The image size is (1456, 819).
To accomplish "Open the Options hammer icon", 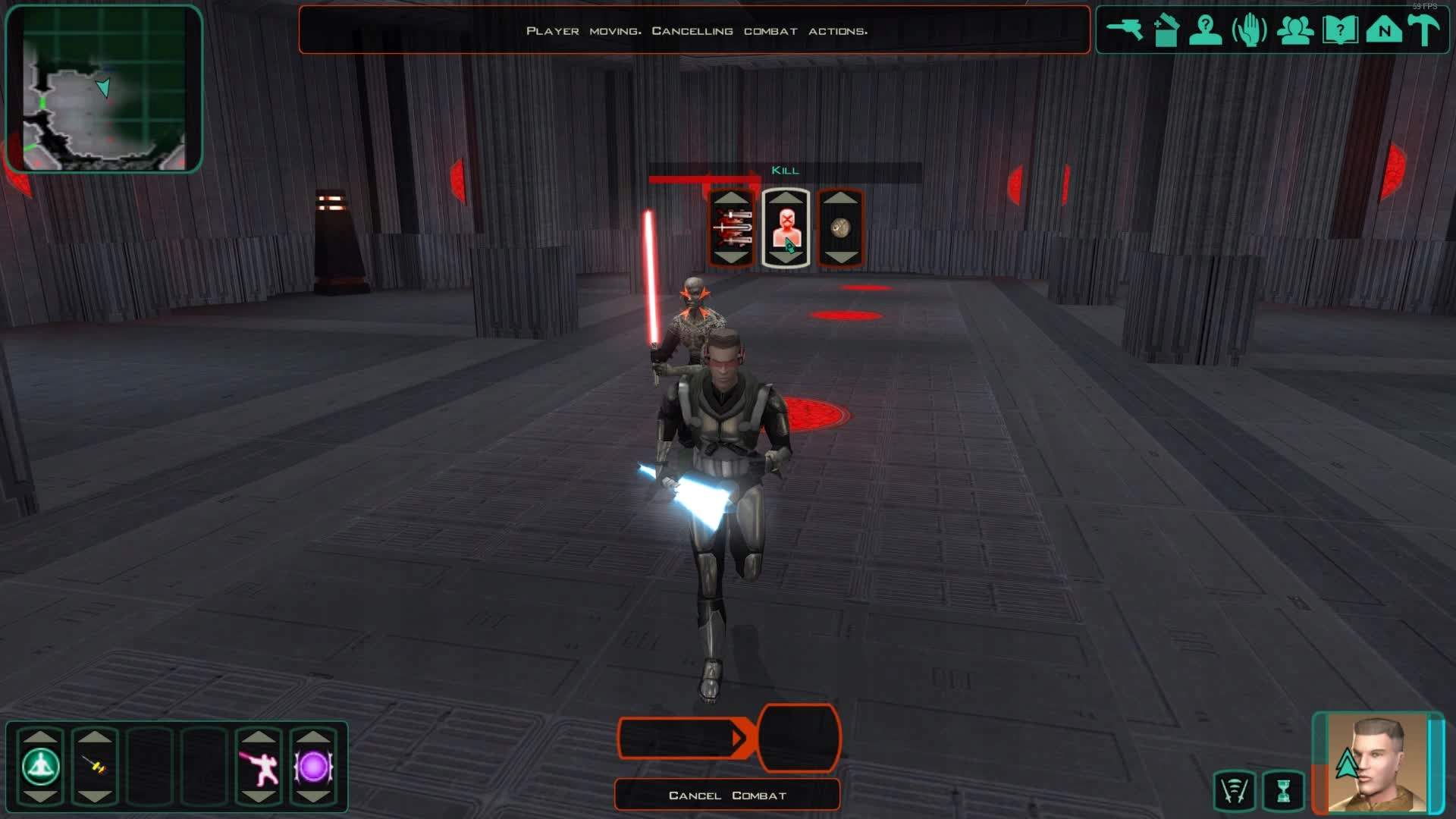I will pos(1423,31).
